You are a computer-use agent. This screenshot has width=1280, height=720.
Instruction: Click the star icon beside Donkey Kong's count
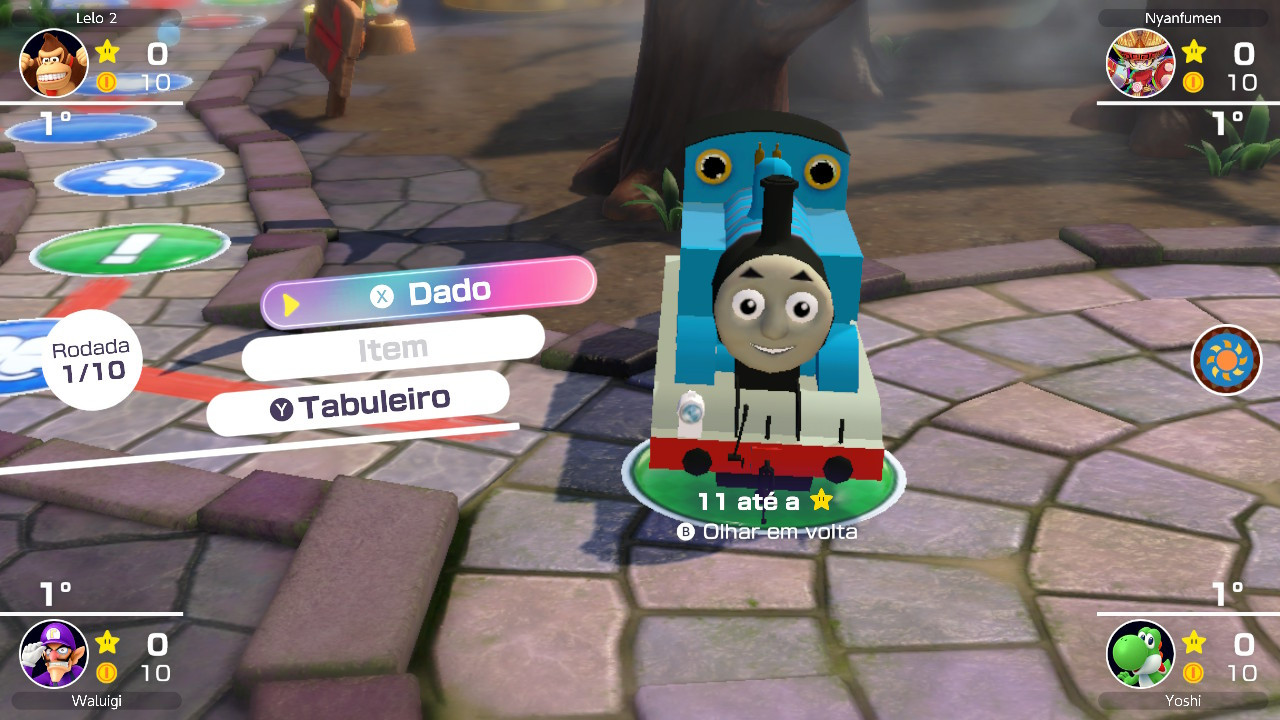pyautogui.click(x=107, y=53)
